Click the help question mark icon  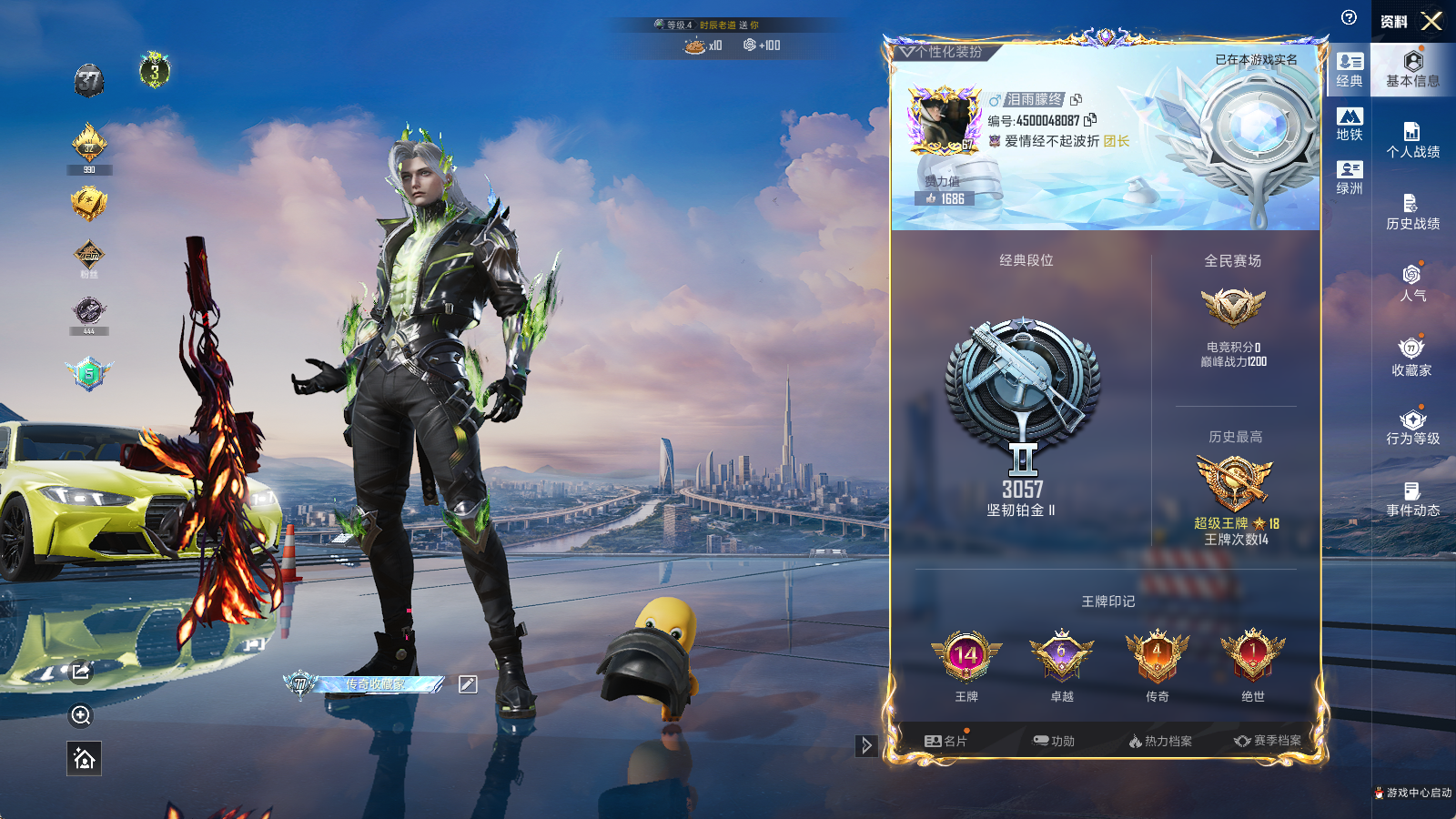[1349, 17]
